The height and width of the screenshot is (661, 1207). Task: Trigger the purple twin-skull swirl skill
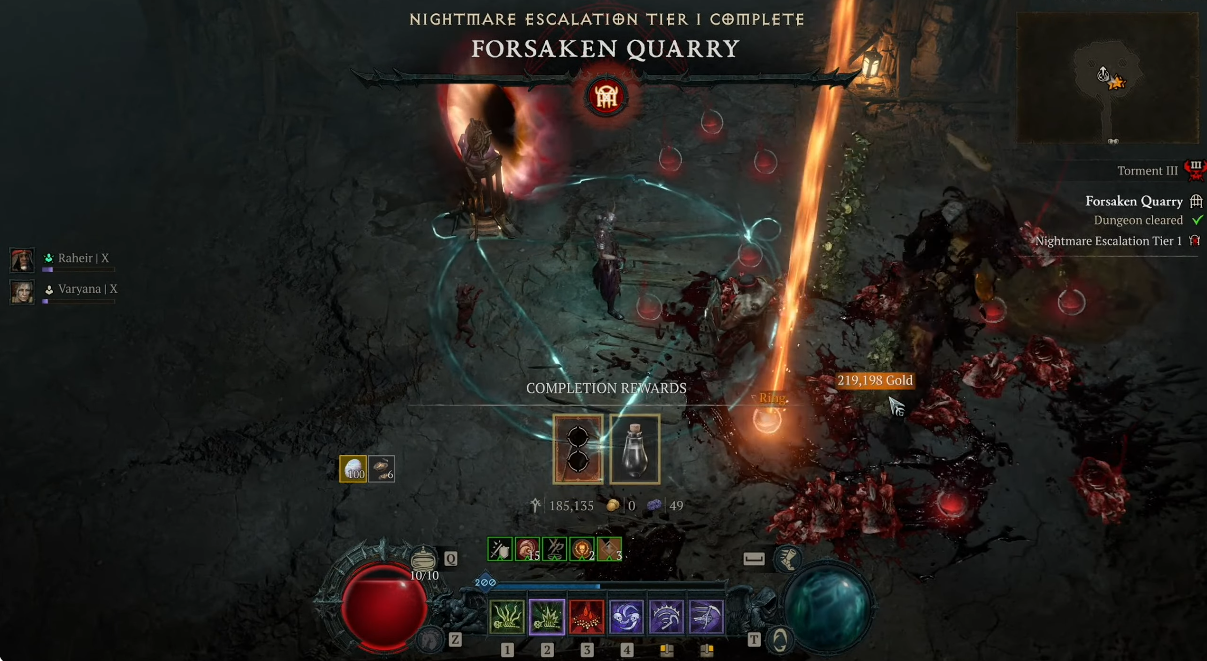(627, 617)
